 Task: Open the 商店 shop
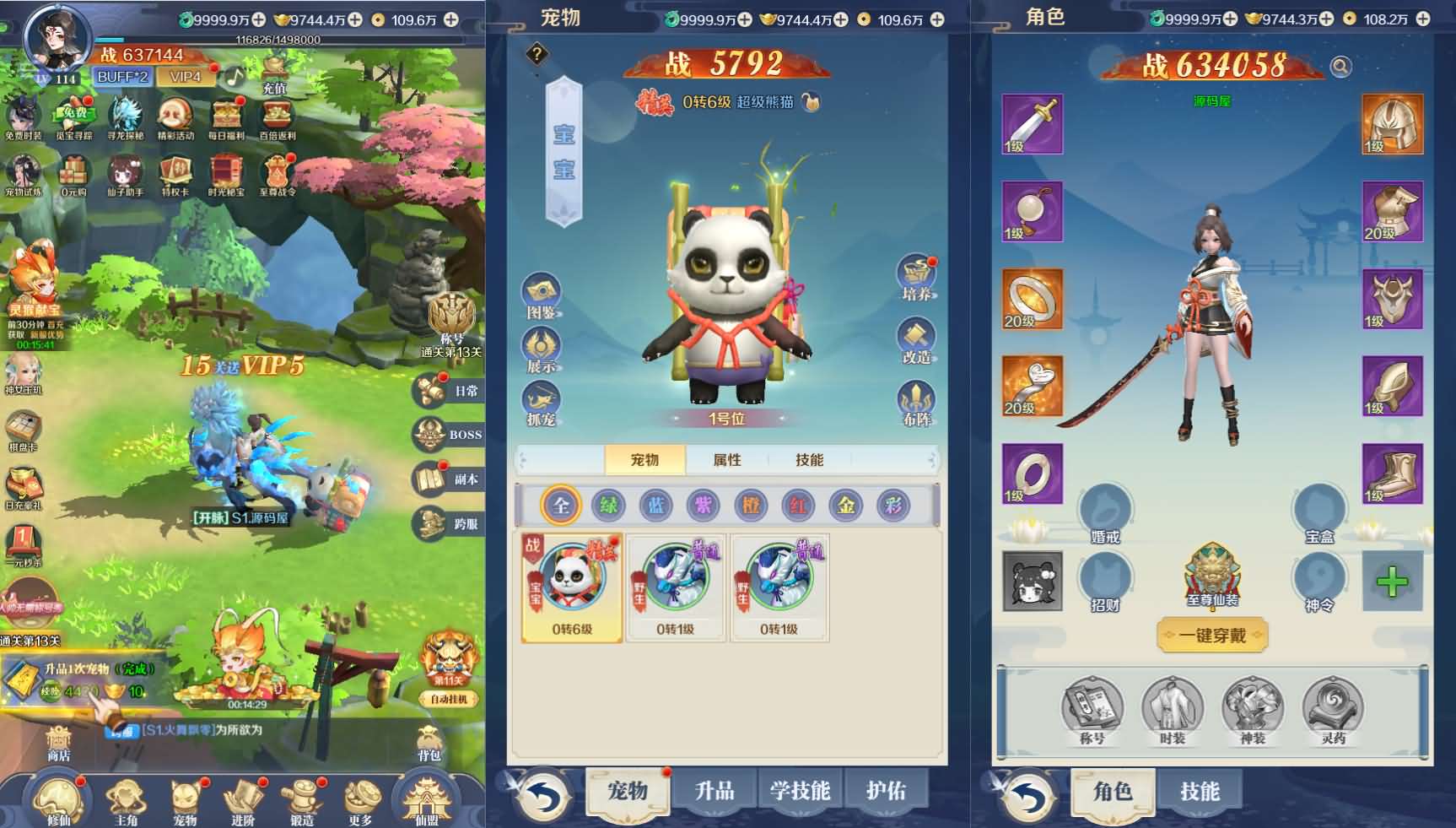pos(58,744)
